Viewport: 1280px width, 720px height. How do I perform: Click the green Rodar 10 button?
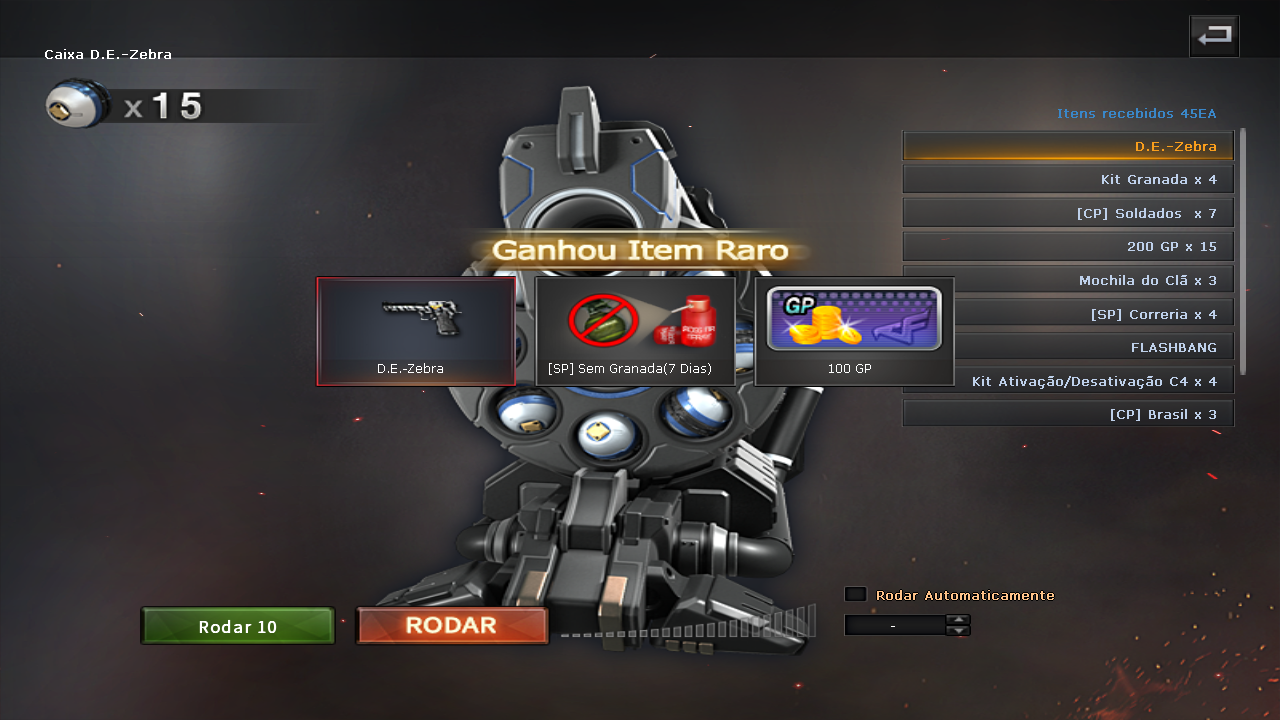[238, 627]
